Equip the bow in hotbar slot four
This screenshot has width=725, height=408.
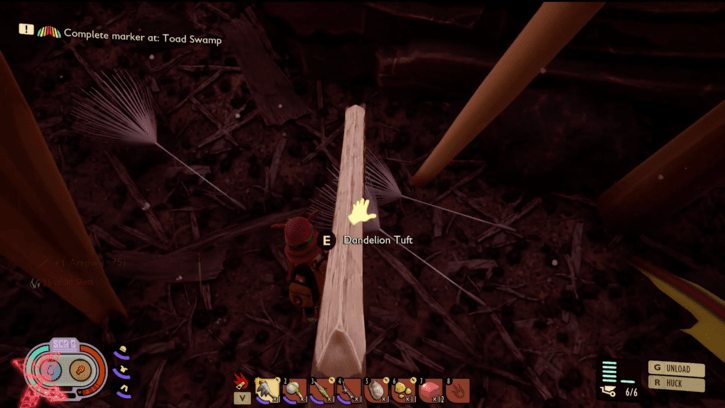(x=348, y=390)
